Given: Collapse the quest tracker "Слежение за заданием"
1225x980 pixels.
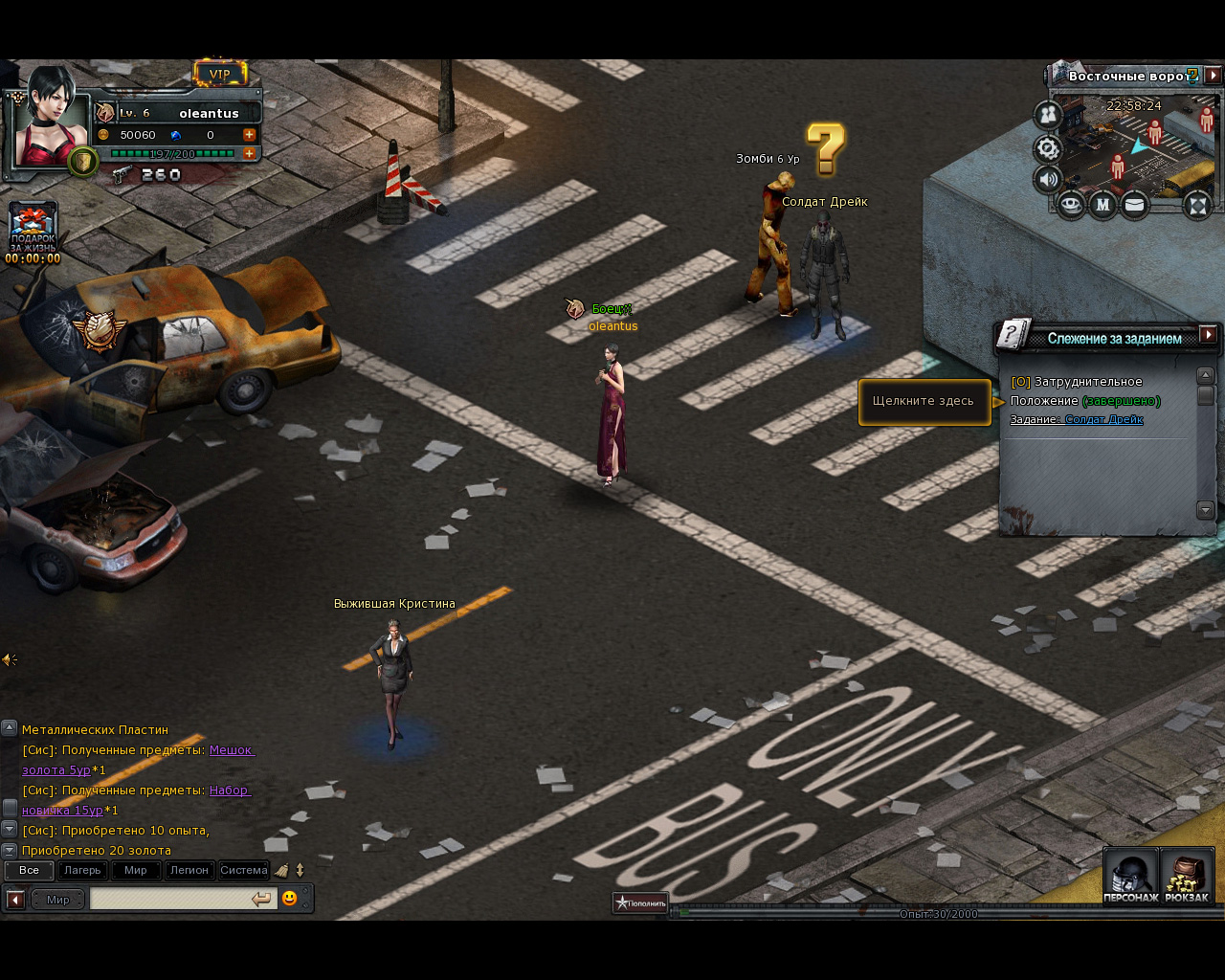Looking at the screenshot, I should click(1209, 334).
